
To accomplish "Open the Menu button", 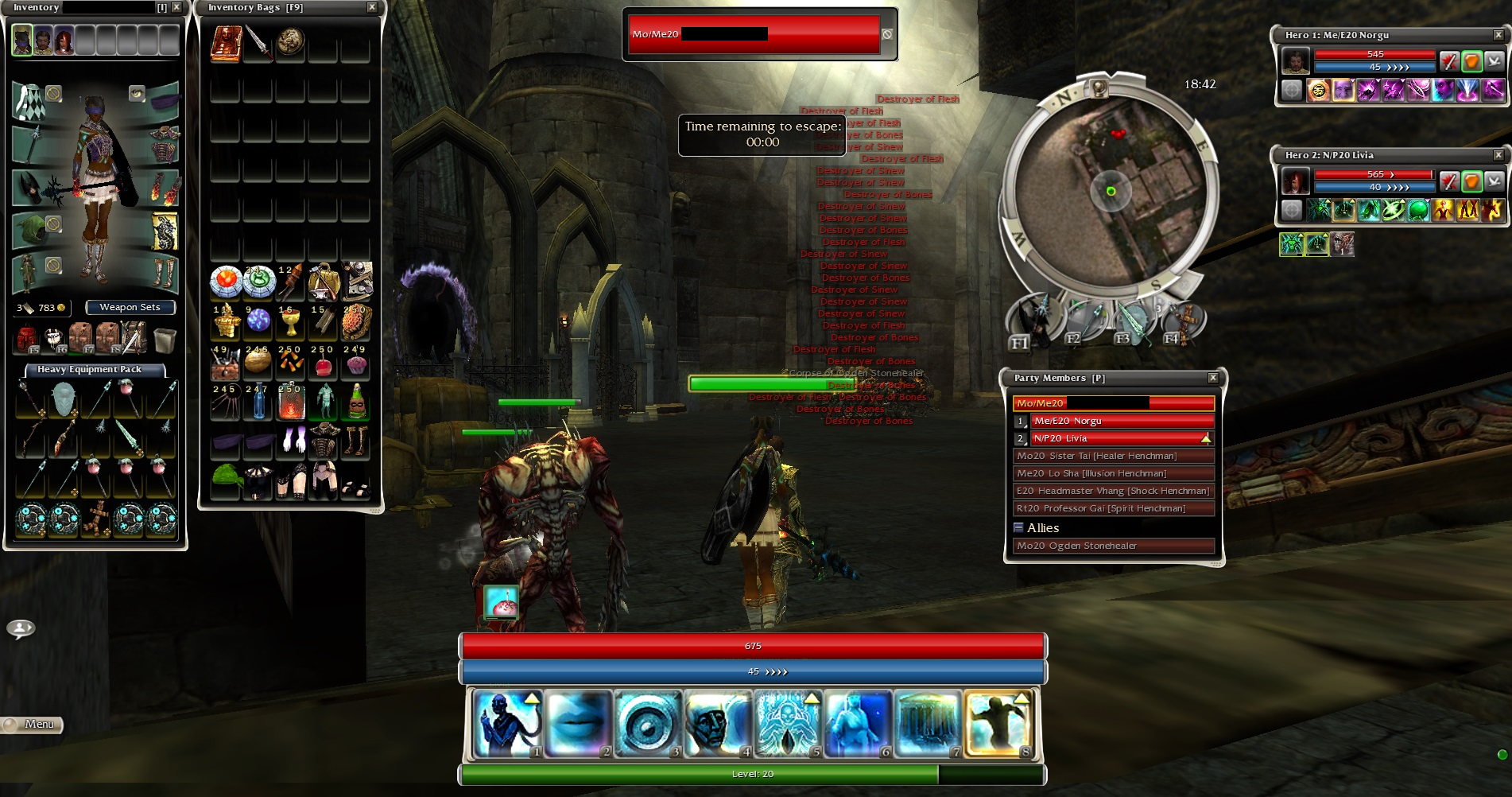I will coord(33,724).
